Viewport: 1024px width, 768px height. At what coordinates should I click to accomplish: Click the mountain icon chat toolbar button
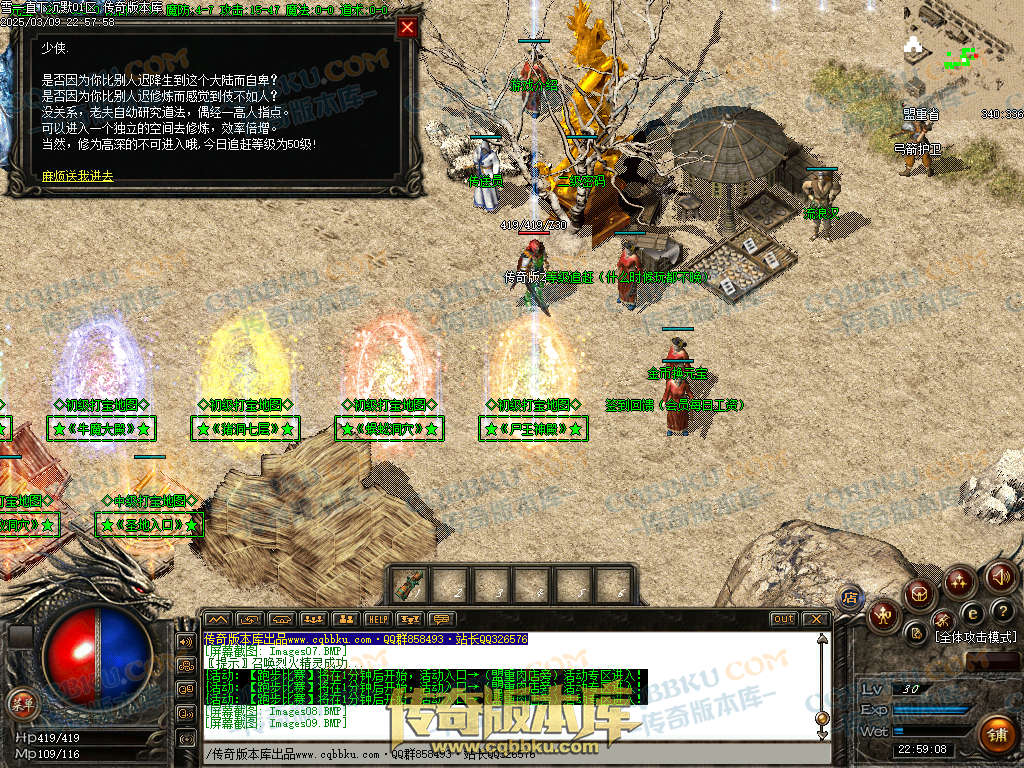[217, 619]
